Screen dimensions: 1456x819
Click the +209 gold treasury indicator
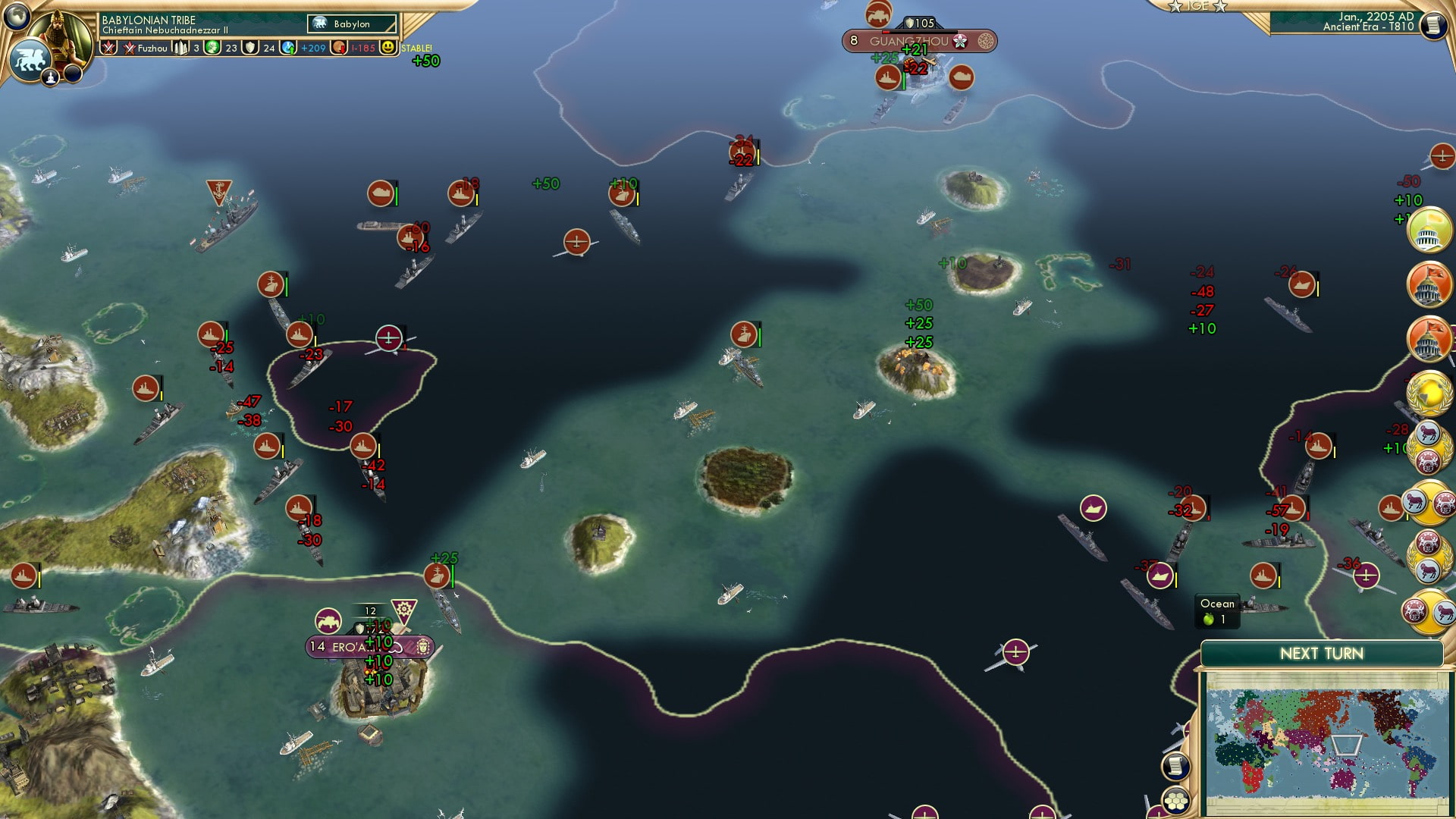click(313, 49)
